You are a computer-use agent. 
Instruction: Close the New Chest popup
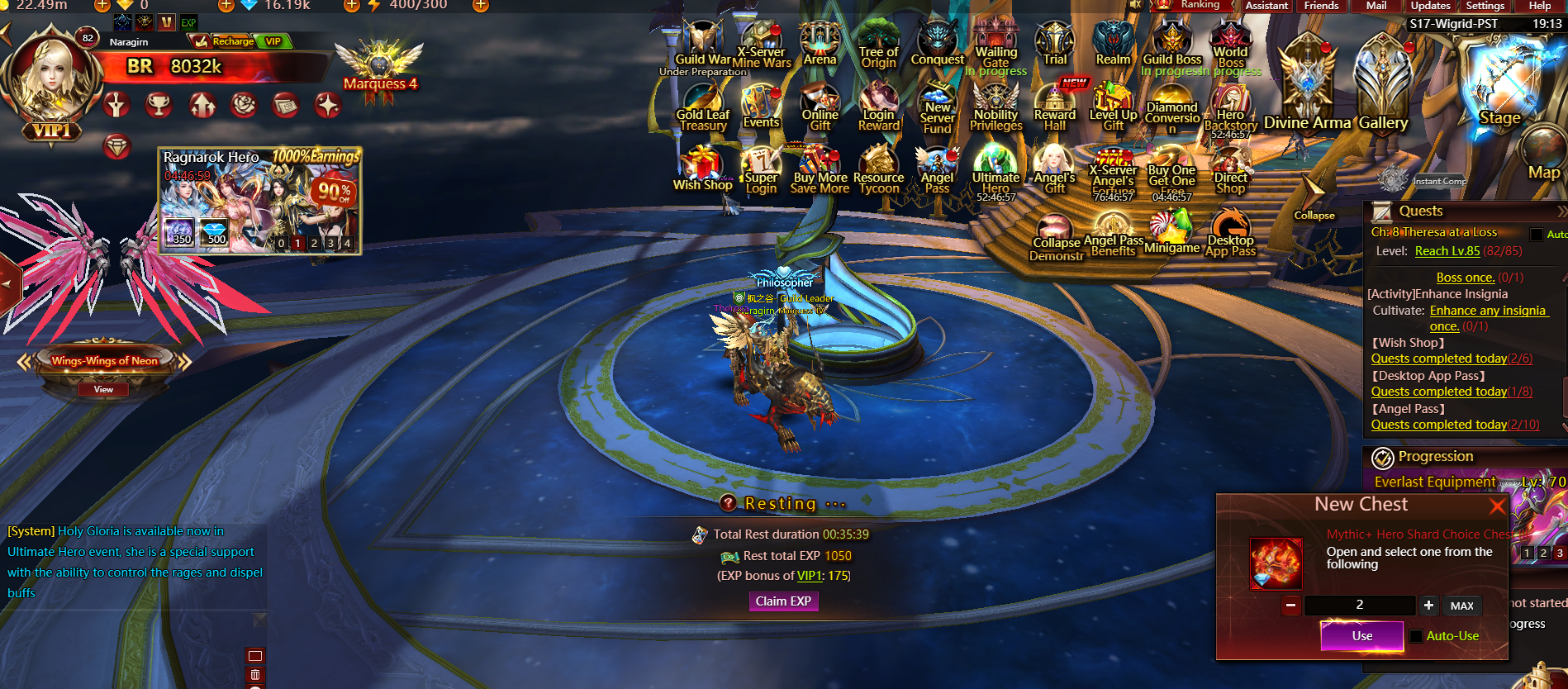pos(1497,506)
